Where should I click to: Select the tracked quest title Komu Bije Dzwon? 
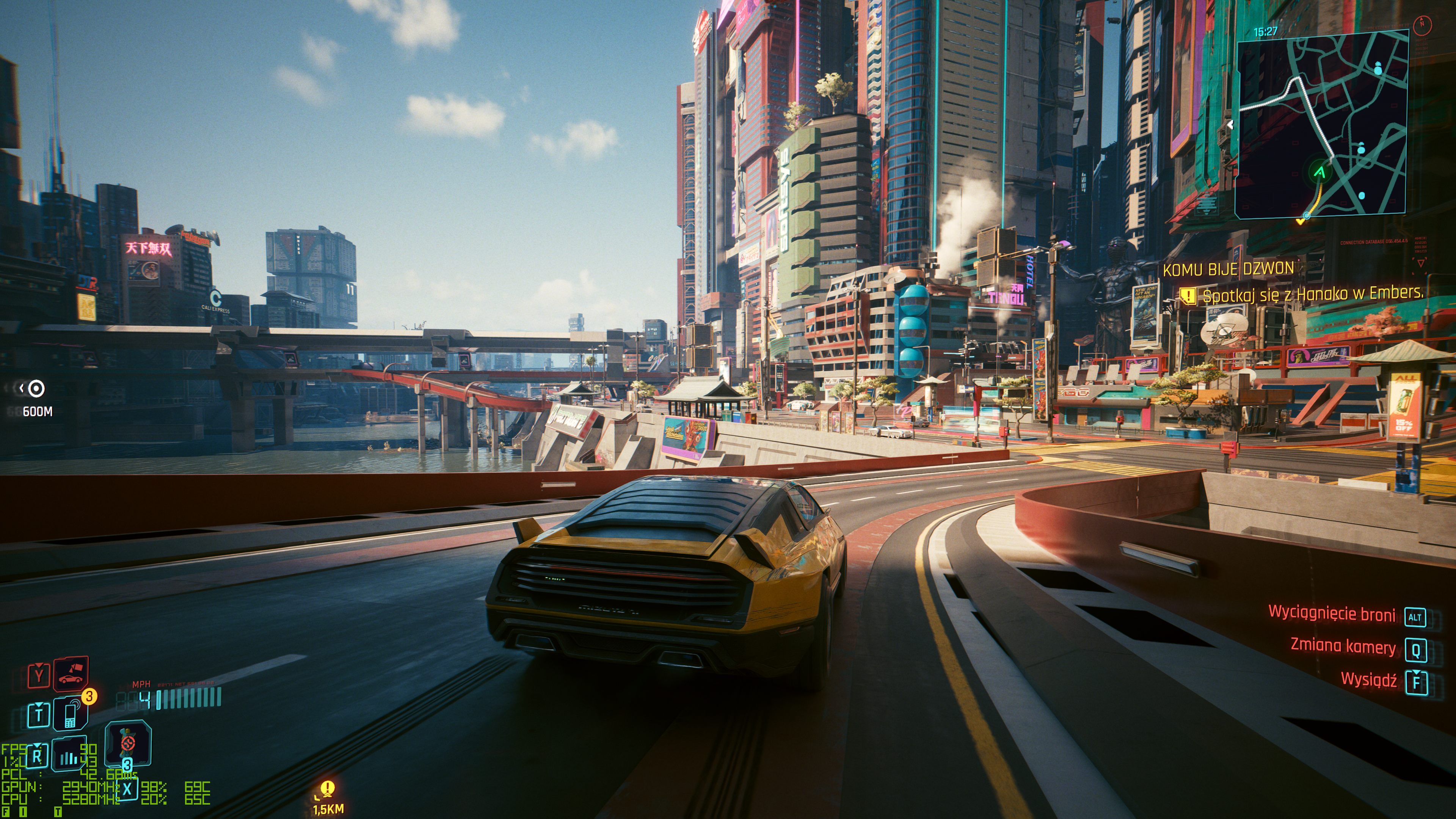click(1228, 270)
